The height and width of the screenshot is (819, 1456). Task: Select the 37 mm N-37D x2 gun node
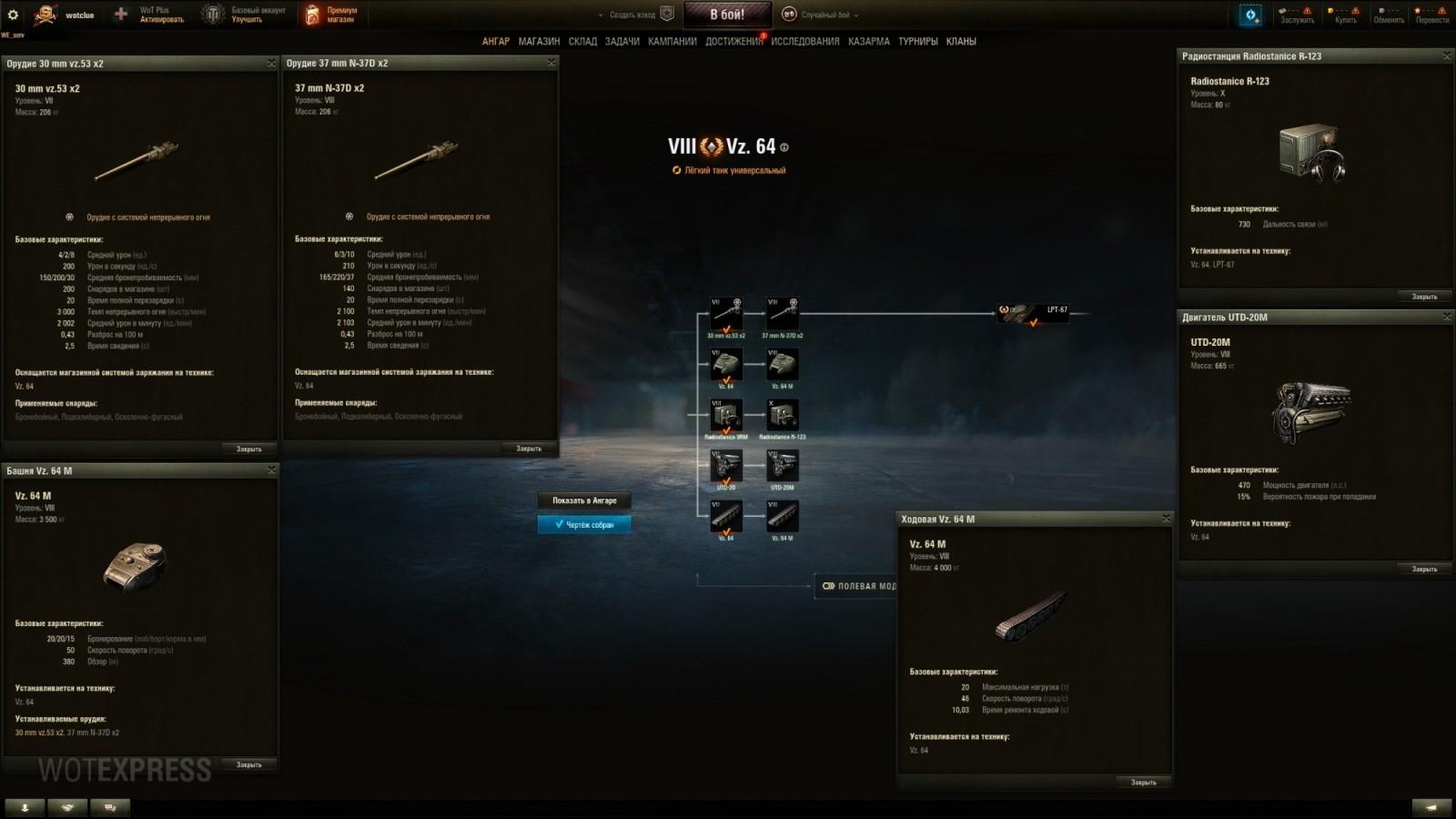pyautogui.click(x=781, y=314)
